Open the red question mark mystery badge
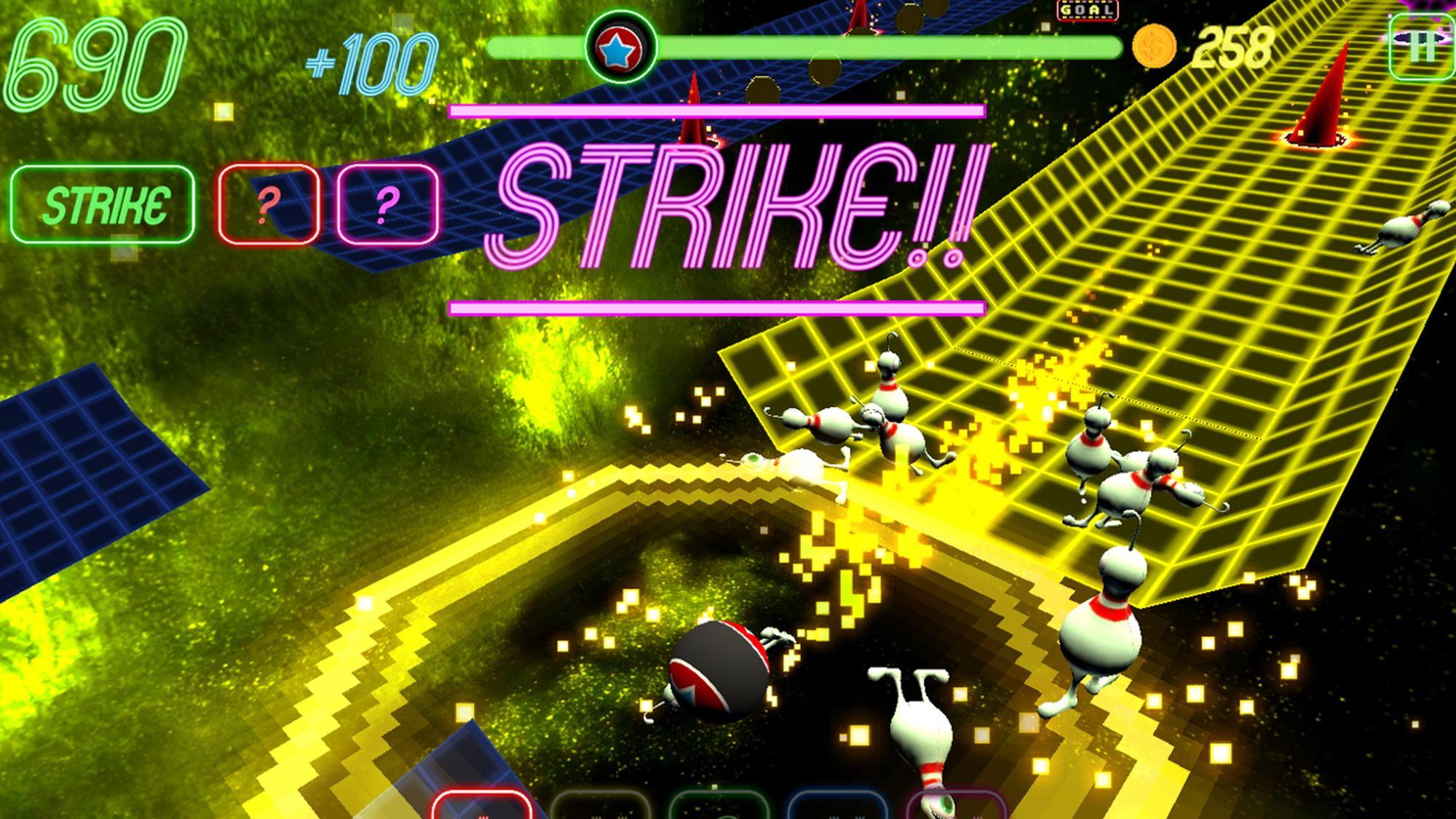This screenshot has height=819, width=1456. coord(268,204)
